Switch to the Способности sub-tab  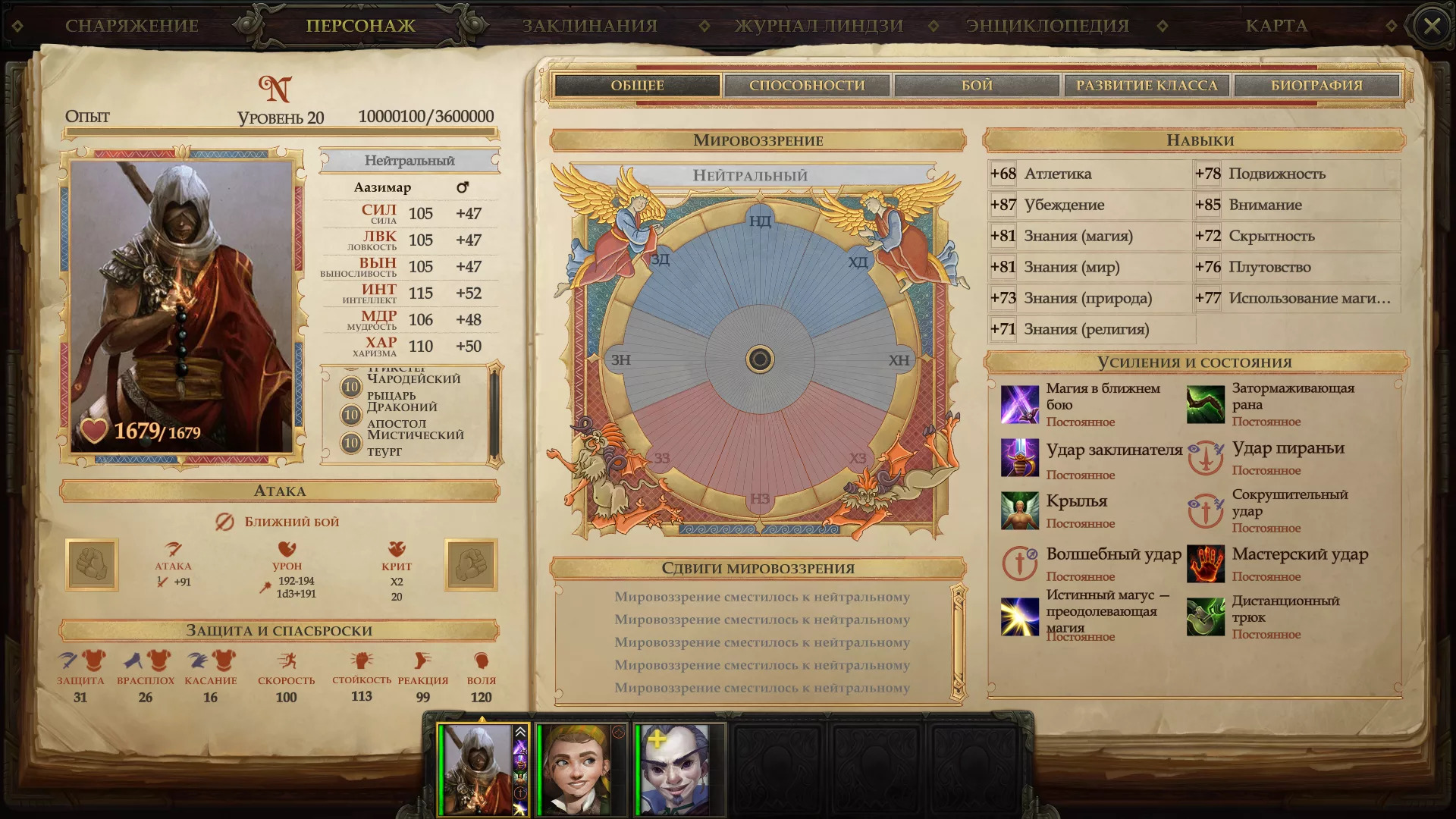coord(807,86)
